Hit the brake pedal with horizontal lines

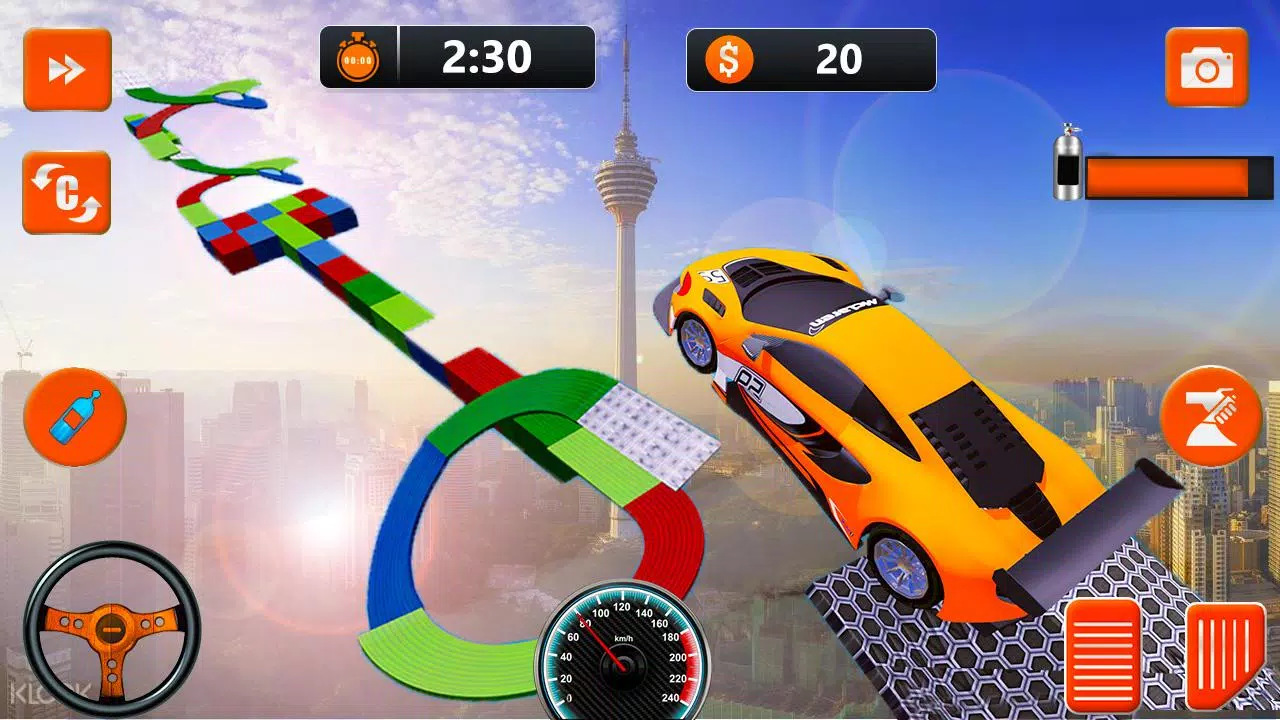pyautogui.click(x=1104, y=654)
